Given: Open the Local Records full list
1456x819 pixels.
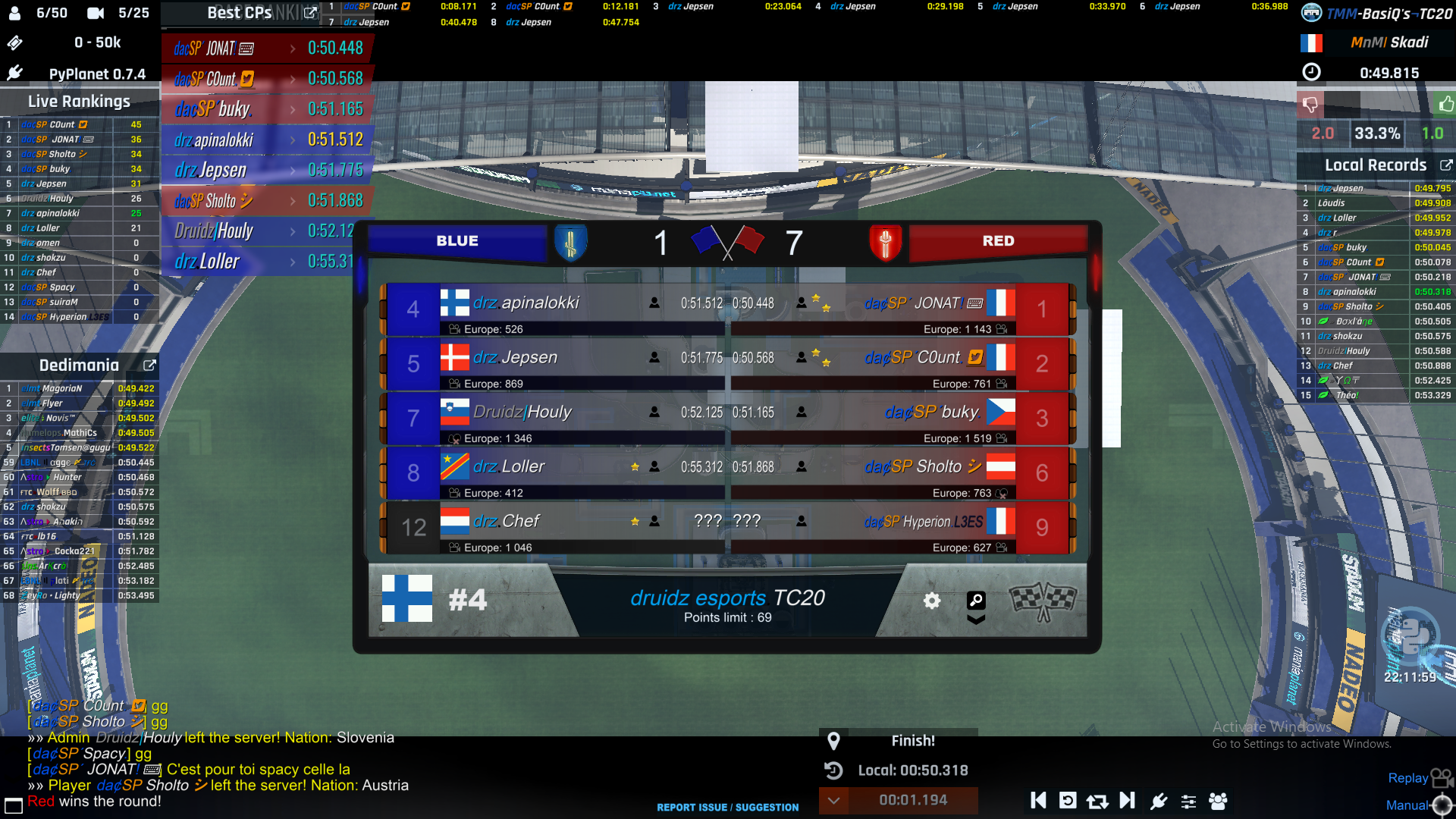Looking at the screenshot, I should 1445,165.
